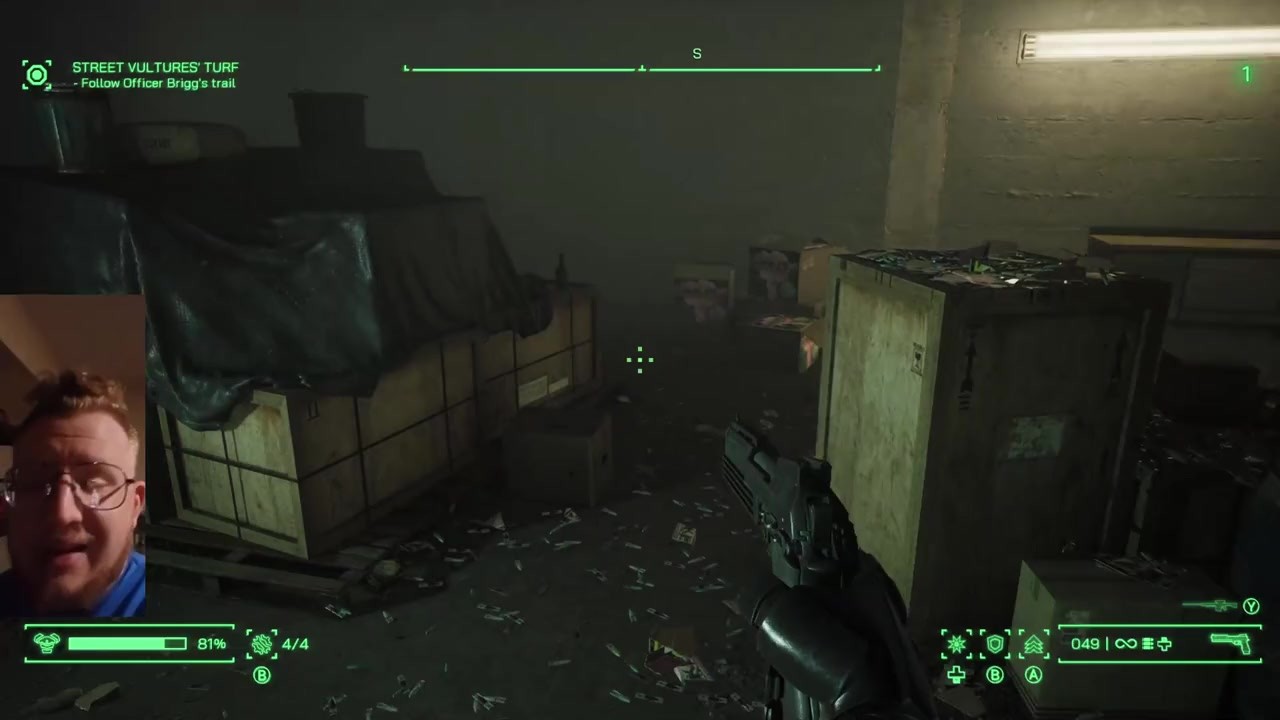Activate the triple-chevron dash ability icon
Image resolution: width=1280 pixels, height=720 pixels.
point(1033,644)
